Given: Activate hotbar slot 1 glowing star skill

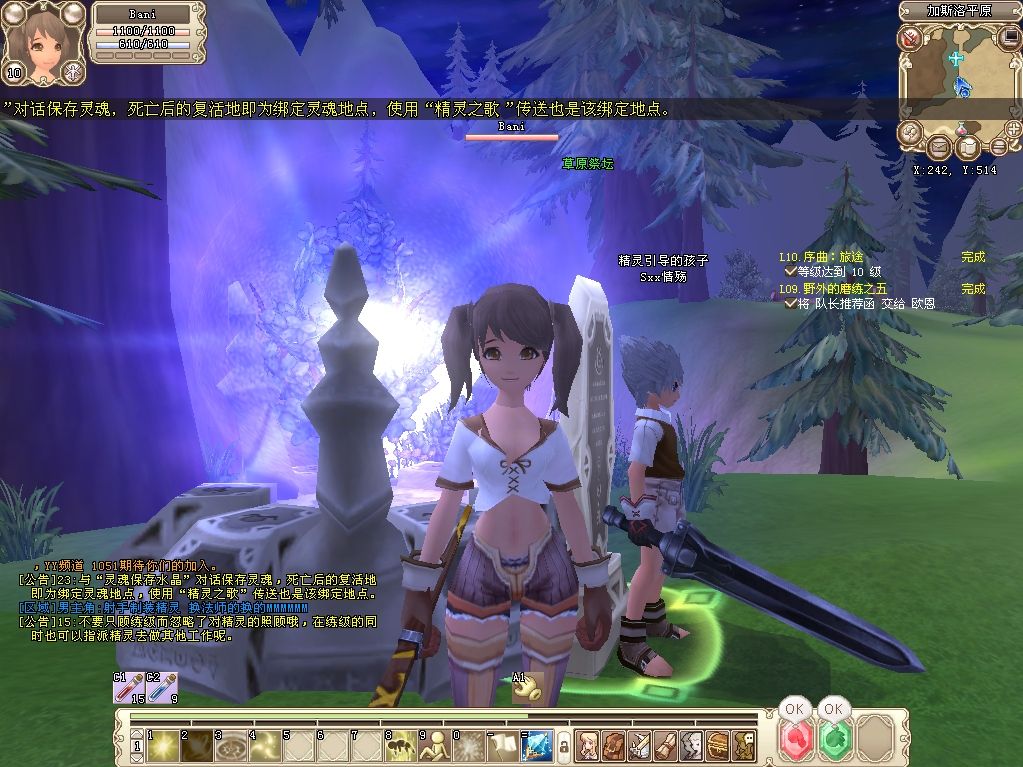Looking at the screenshot, I should pos(163,744).
